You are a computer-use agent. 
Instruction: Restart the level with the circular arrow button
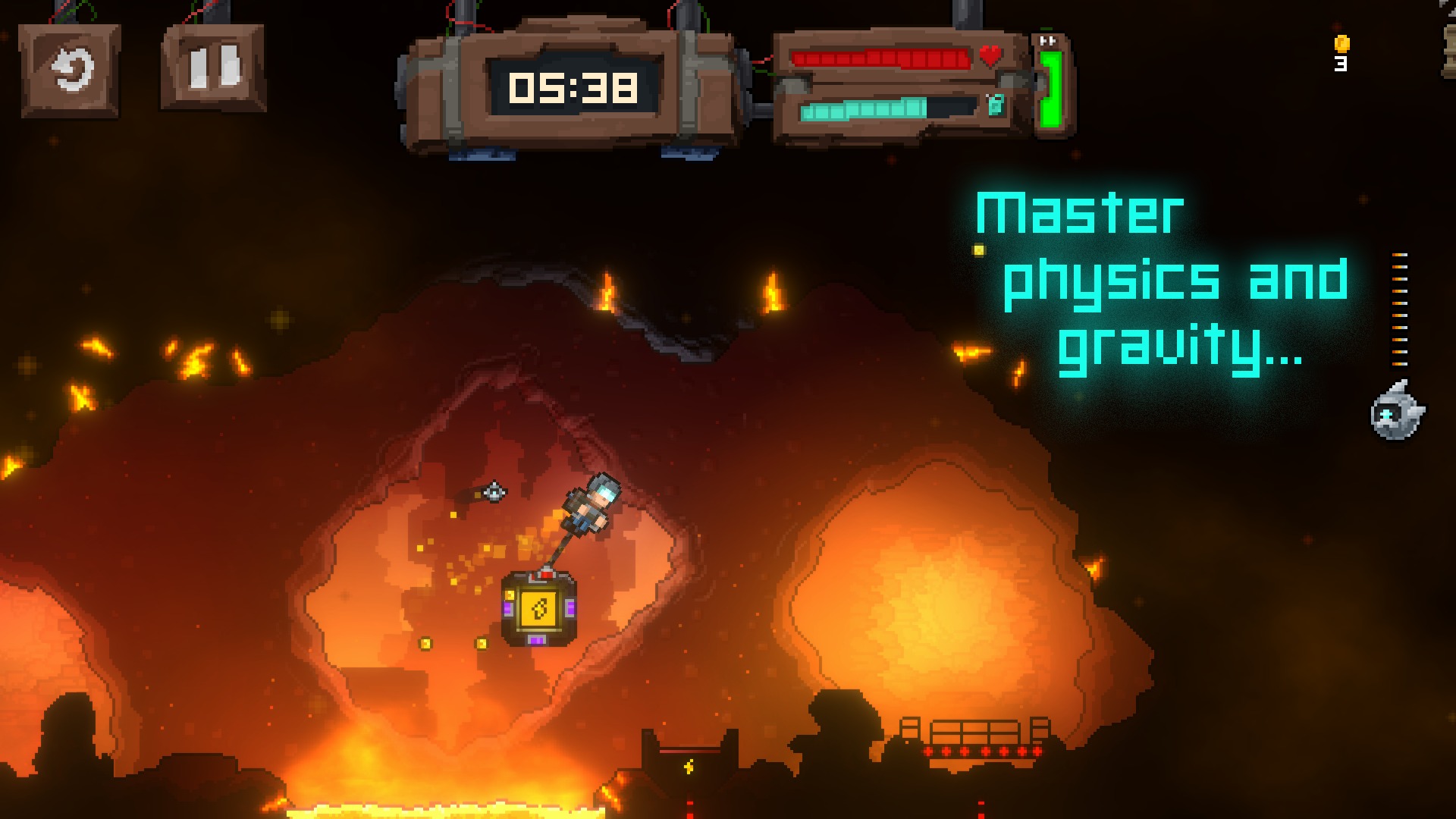[70, 71]
